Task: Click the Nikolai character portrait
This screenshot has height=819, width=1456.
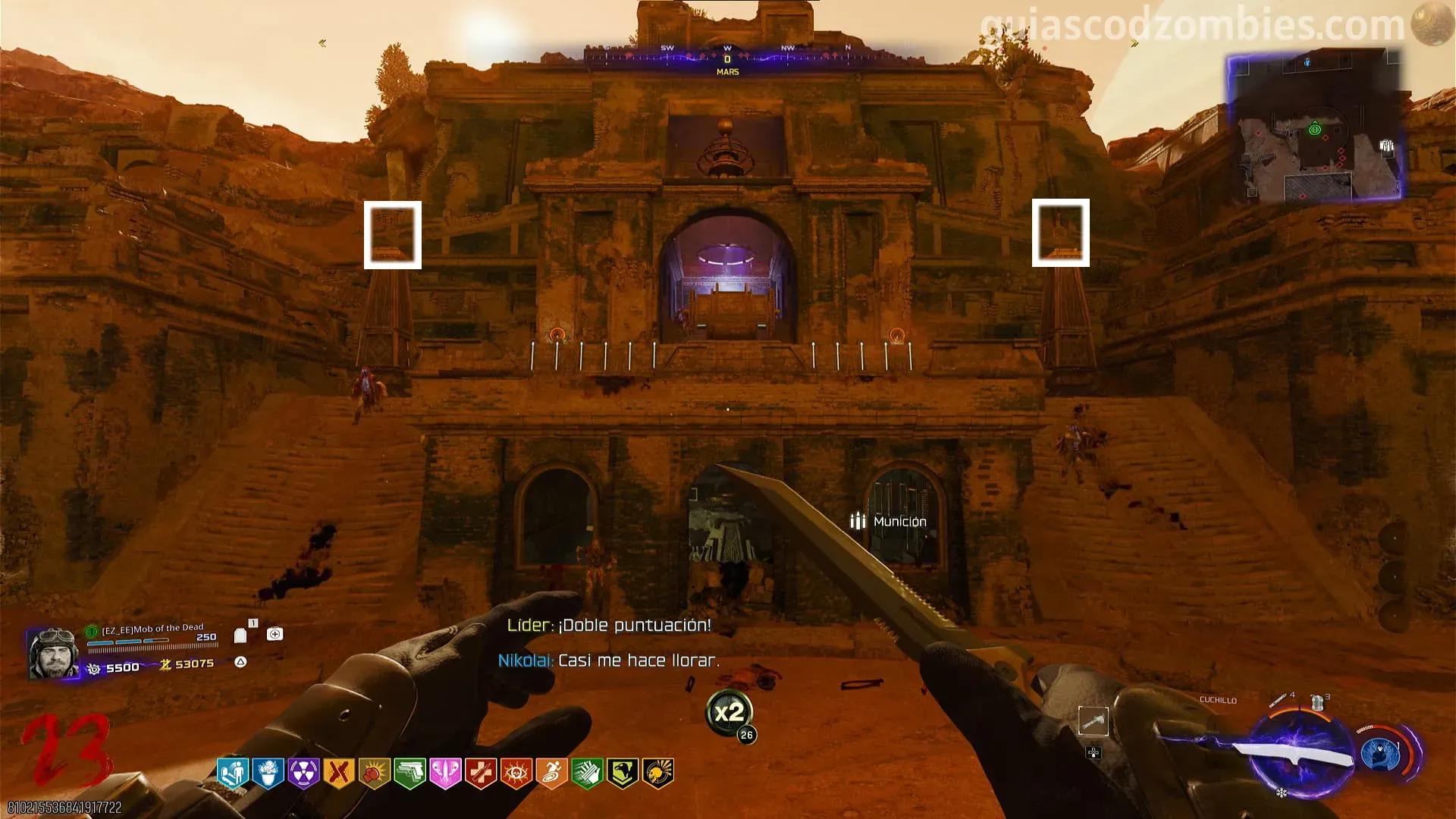Action: (53, 653)
